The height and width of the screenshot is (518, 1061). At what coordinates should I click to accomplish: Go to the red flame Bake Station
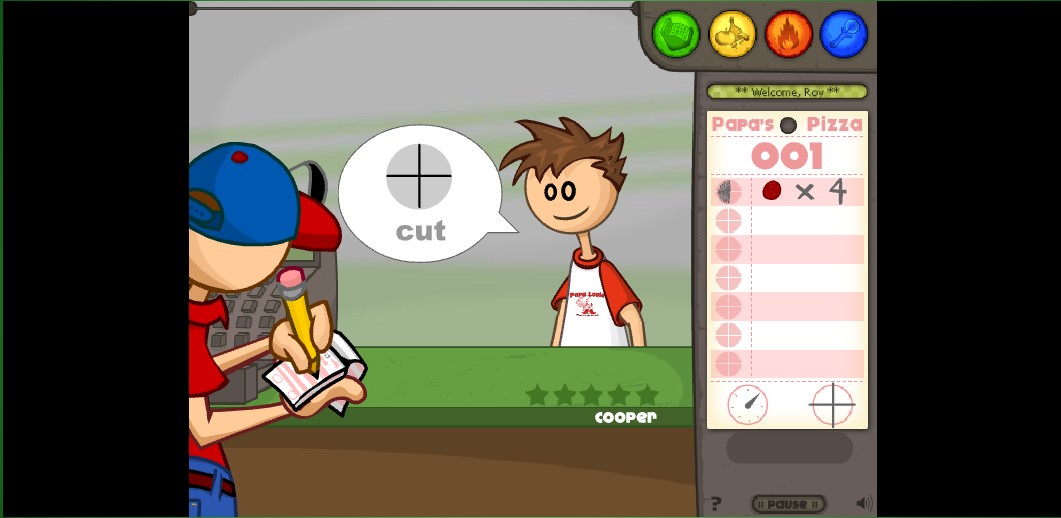click(x=788, y=34)
